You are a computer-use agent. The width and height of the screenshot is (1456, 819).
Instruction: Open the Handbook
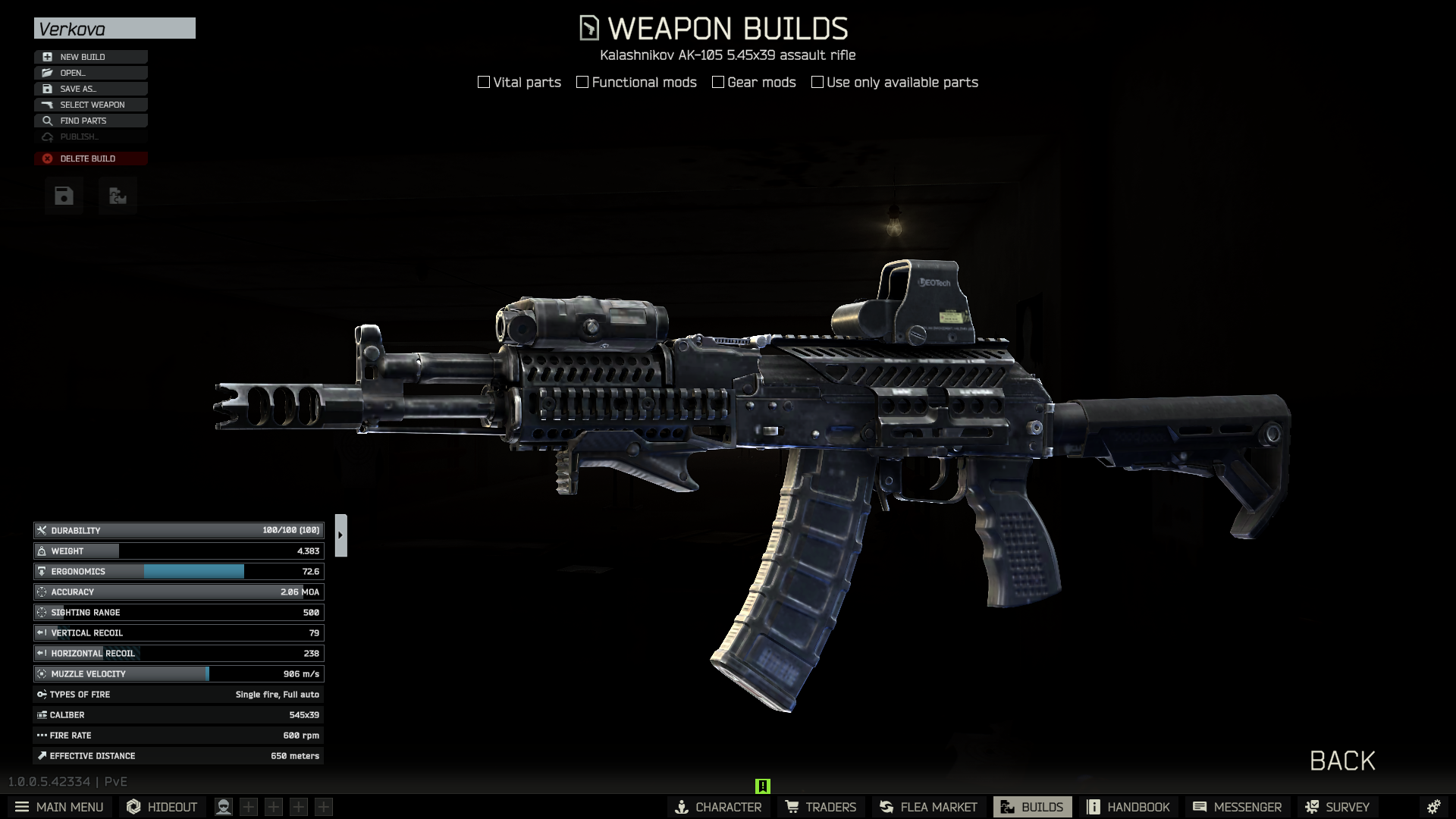click(1128, 807)
